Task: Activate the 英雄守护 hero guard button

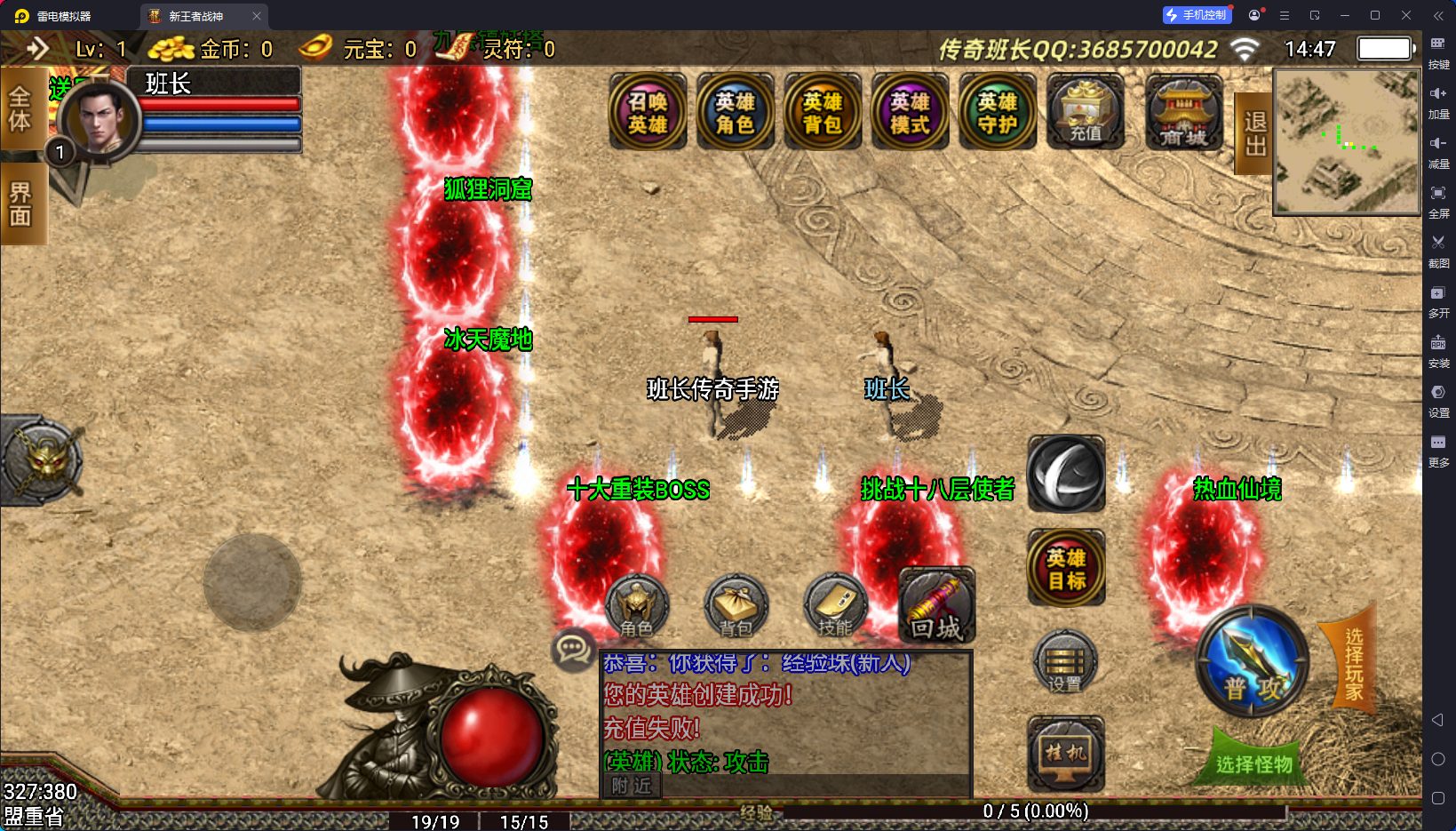Action: 997,113
